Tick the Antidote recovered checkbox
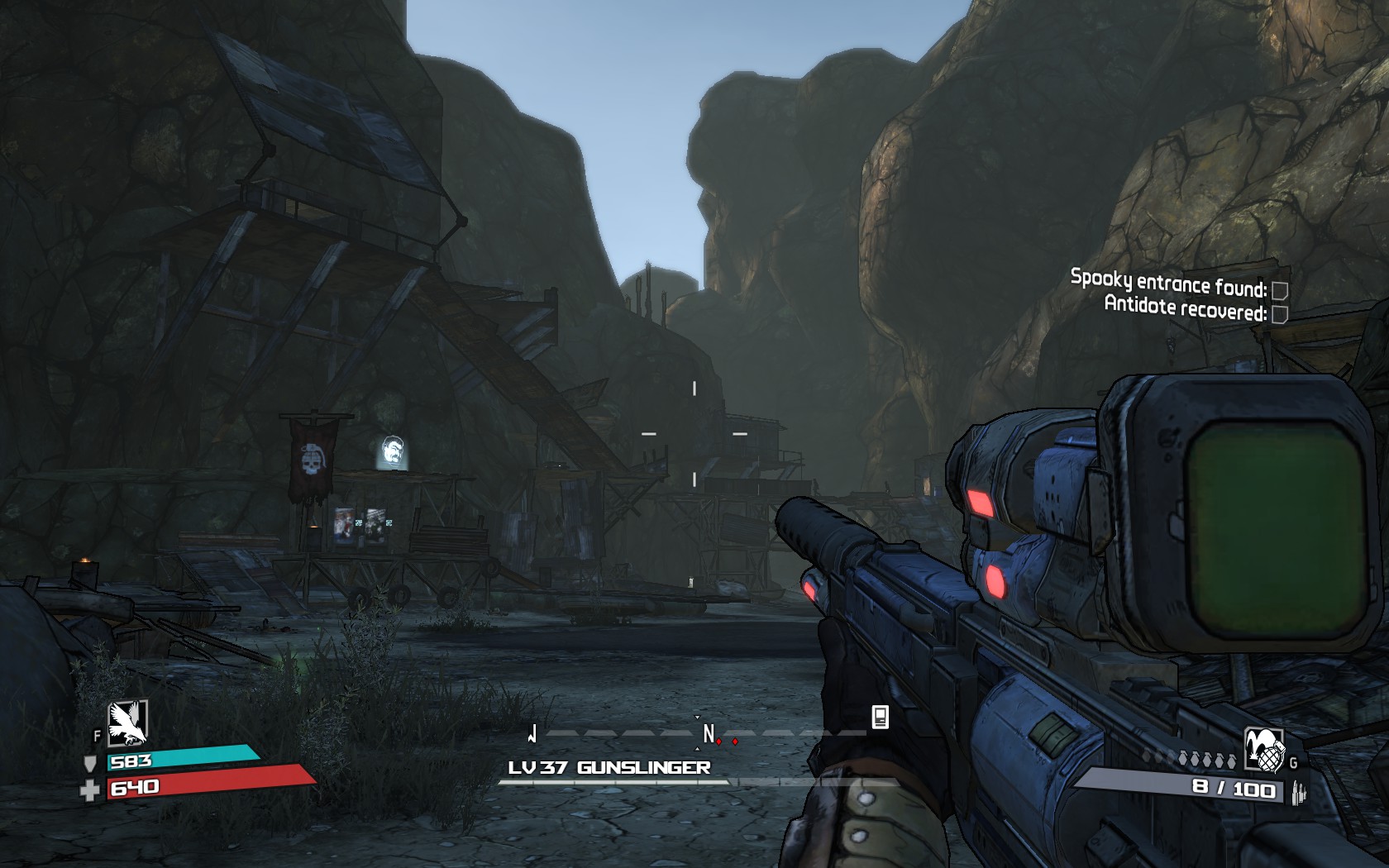Screen dimensions: 1389x868 coord(1279,314)
